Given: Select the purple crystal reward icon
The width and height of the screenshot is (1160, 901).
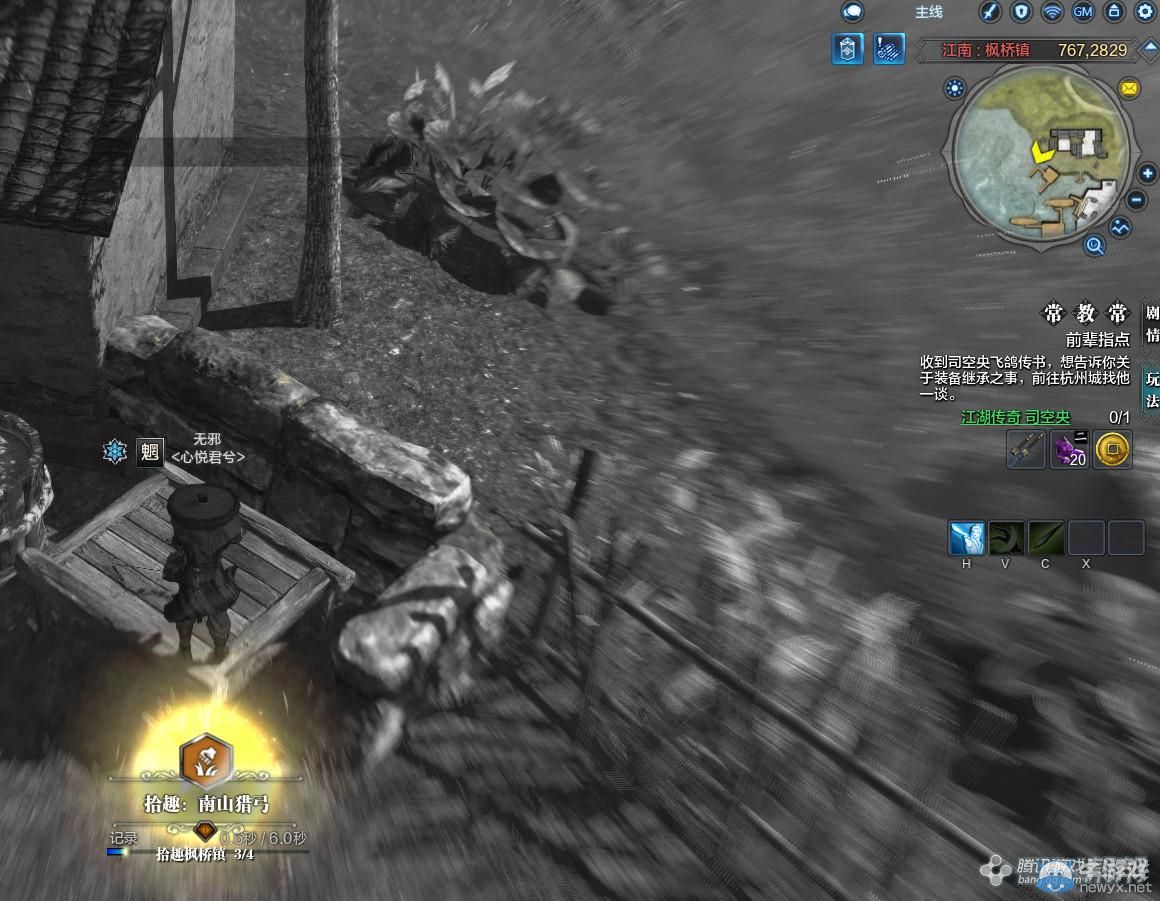Looking at the screenshot, I should pos(1069,450).
